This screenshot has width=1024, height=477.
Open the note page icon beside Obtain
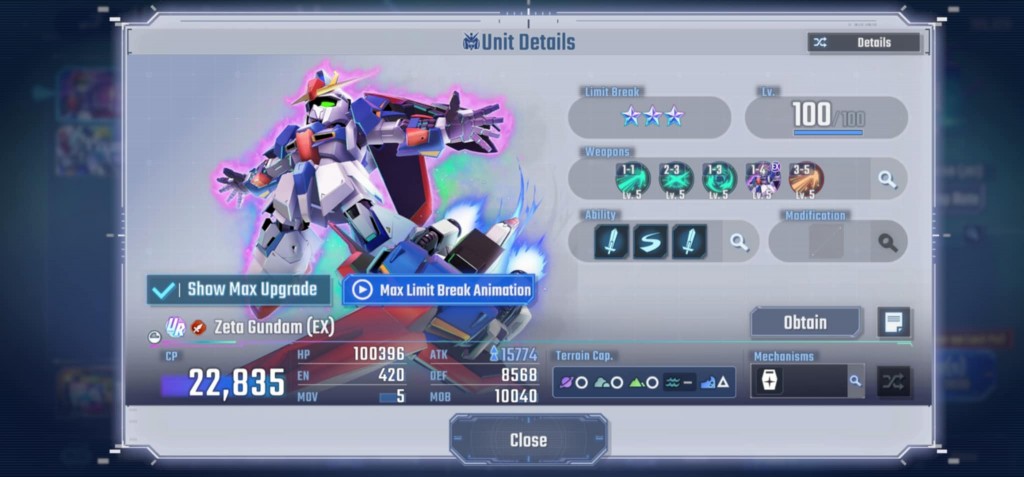click(894, 322)
